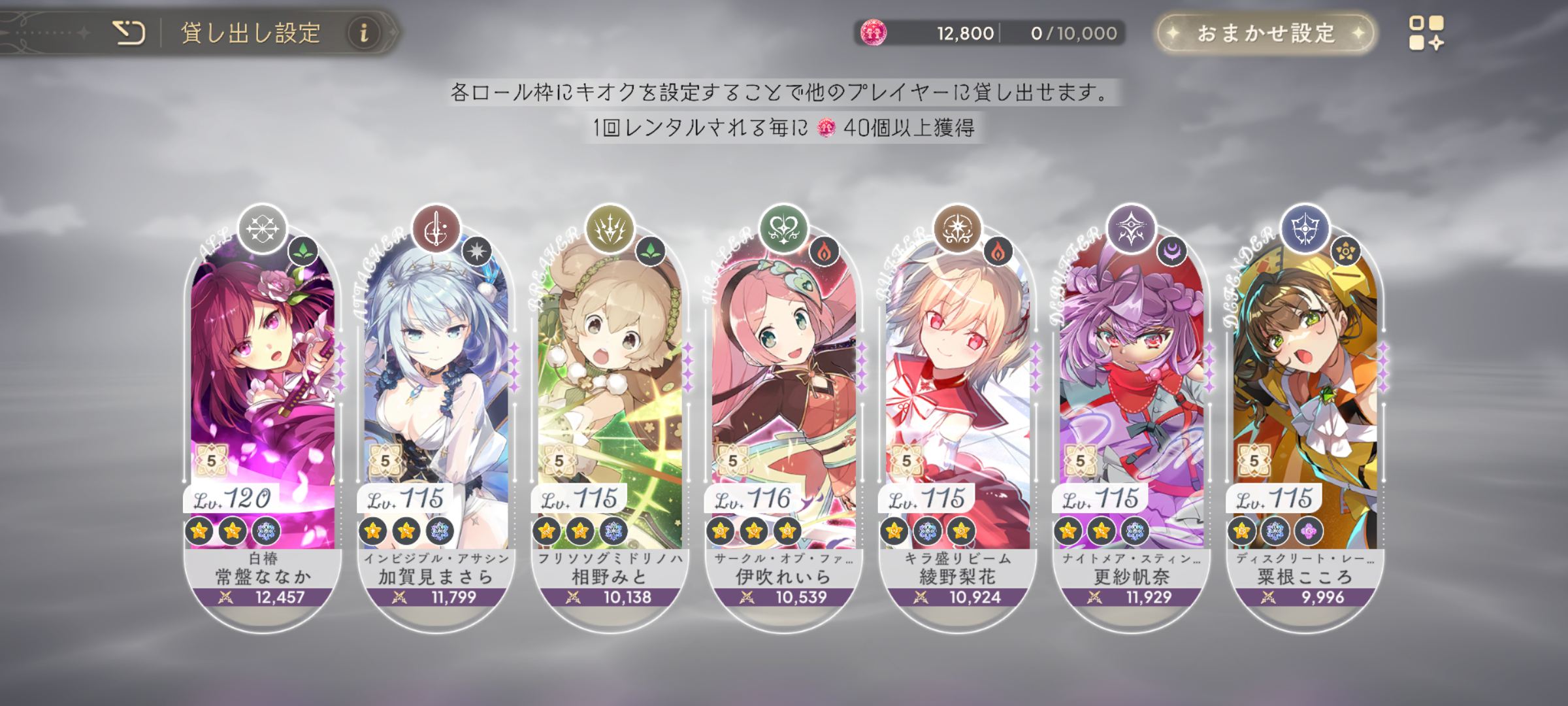The image size is (1568, 706).
Task: Tap the おまかせ設定 auto-setup button
Action: (x=1266, y=33)
